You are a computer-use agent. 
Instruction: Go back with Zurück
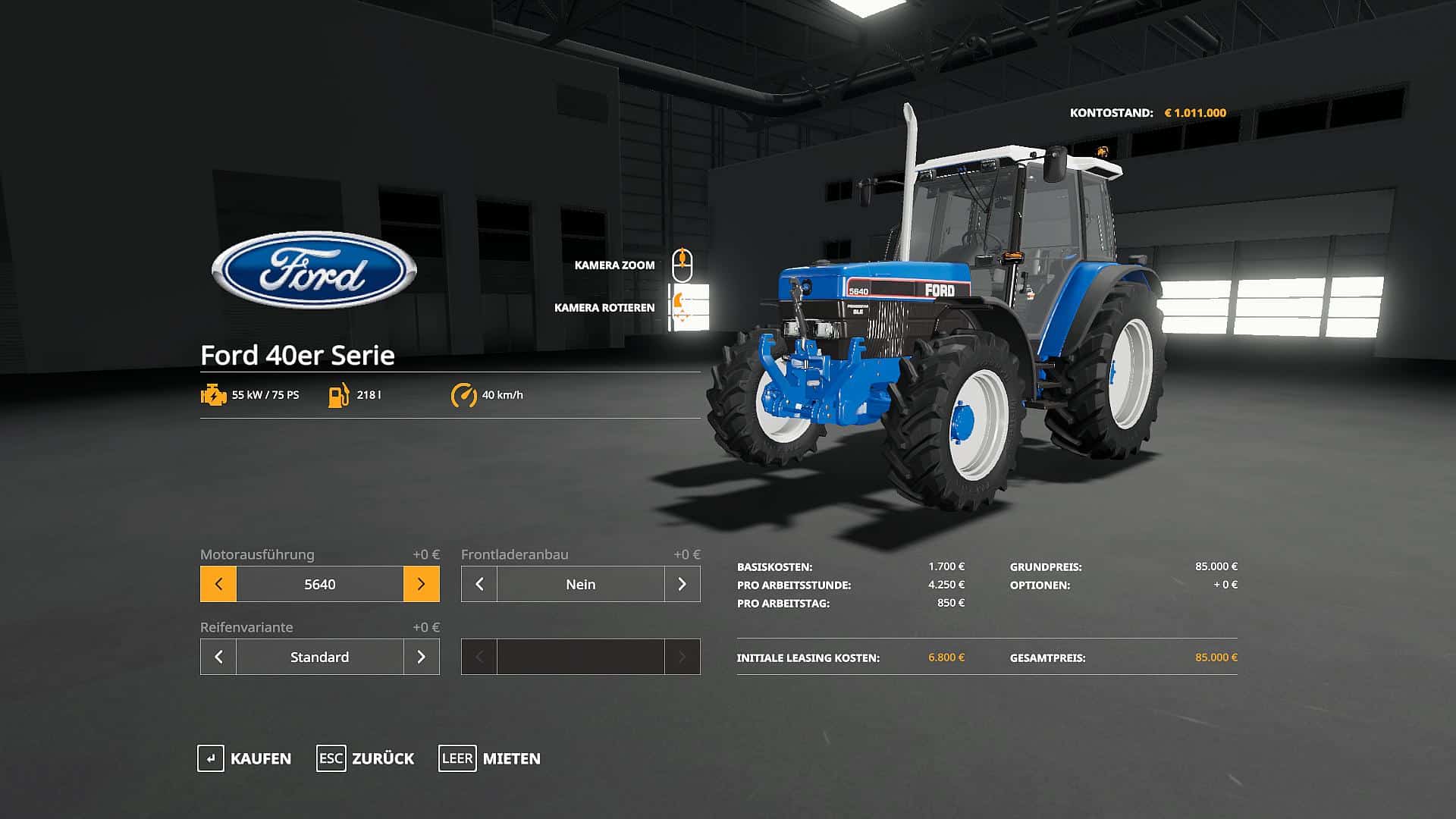tap(366, 758)
